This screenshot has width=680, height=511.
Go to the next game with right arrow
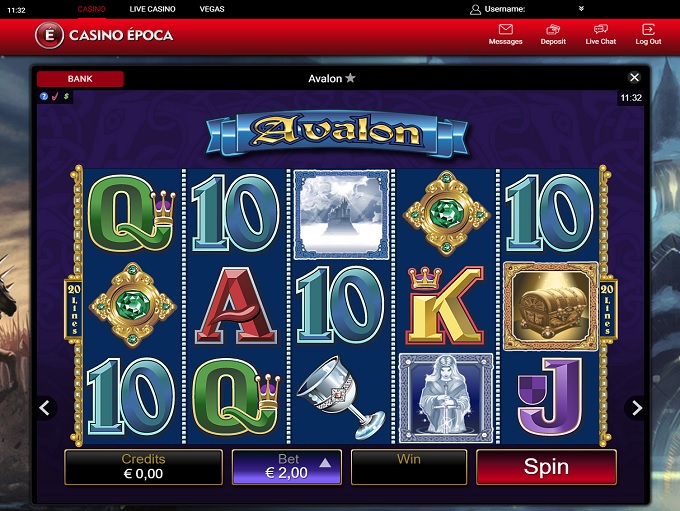636,408
